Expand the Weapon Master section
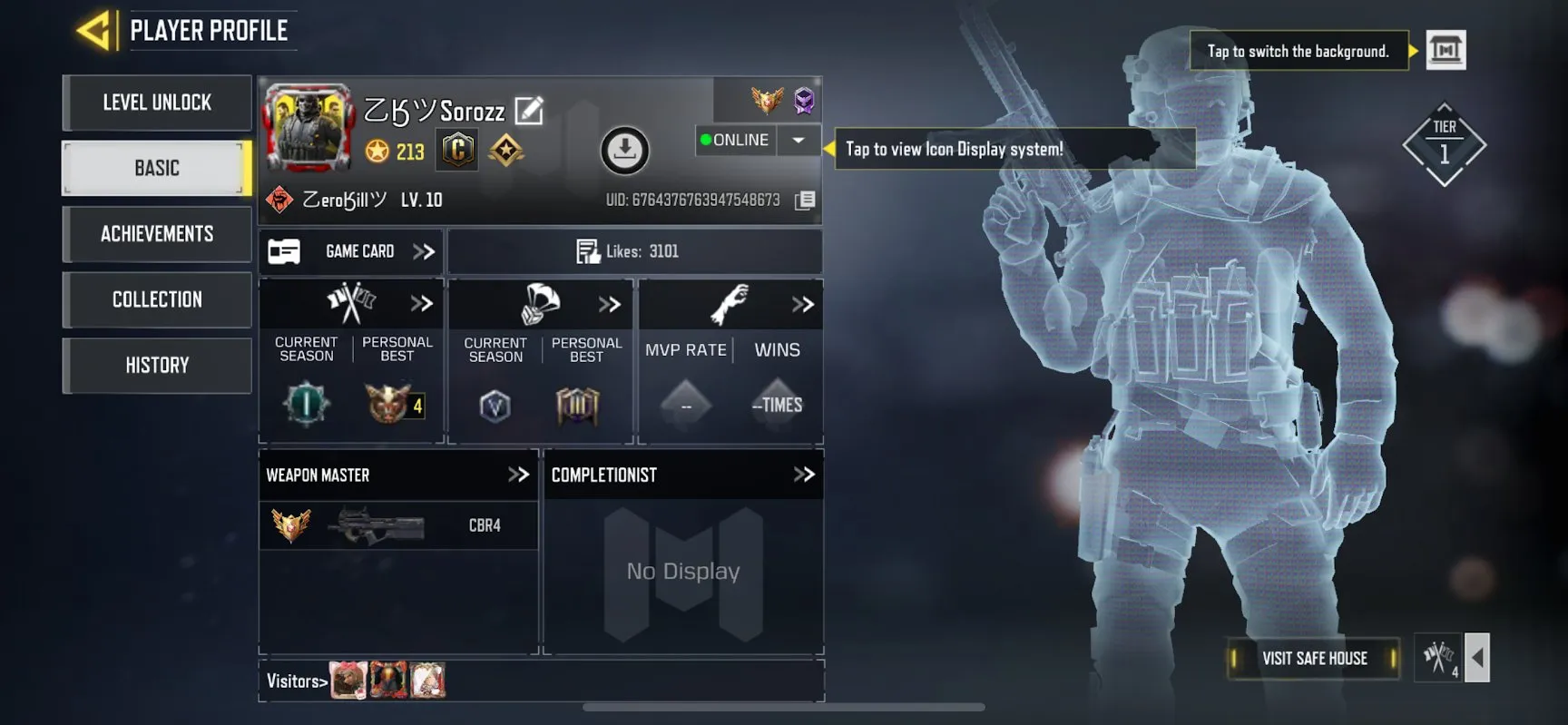Viewport: 1568px width, 725px height. [519, 474]
